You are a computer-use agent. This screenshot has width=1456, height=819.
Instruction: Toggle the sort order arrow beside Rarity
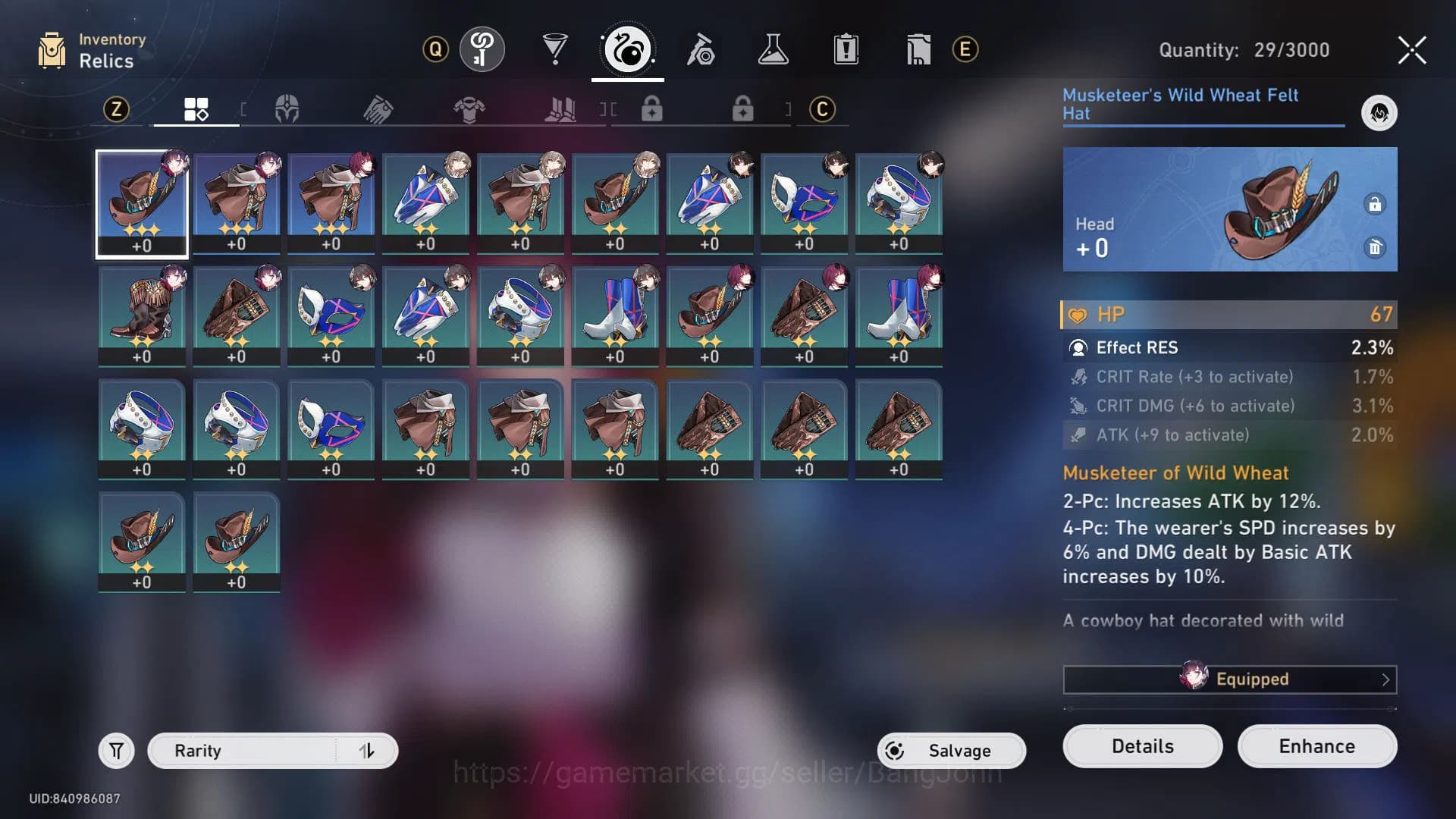coord(367,750)
